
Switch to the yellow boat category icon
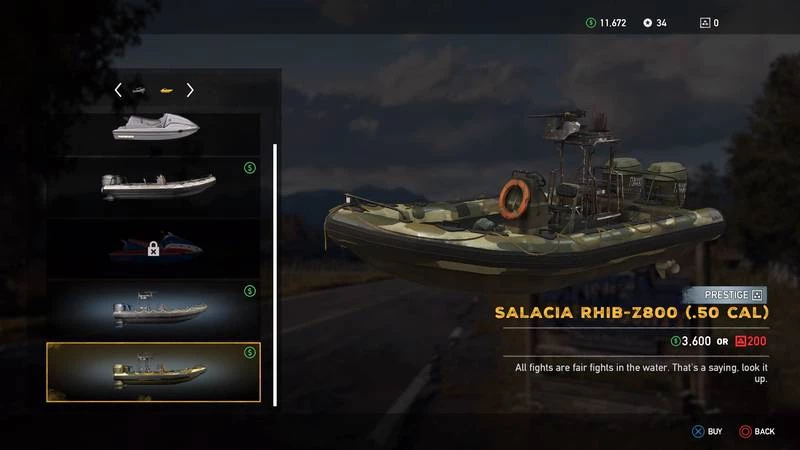click(167, 91)
